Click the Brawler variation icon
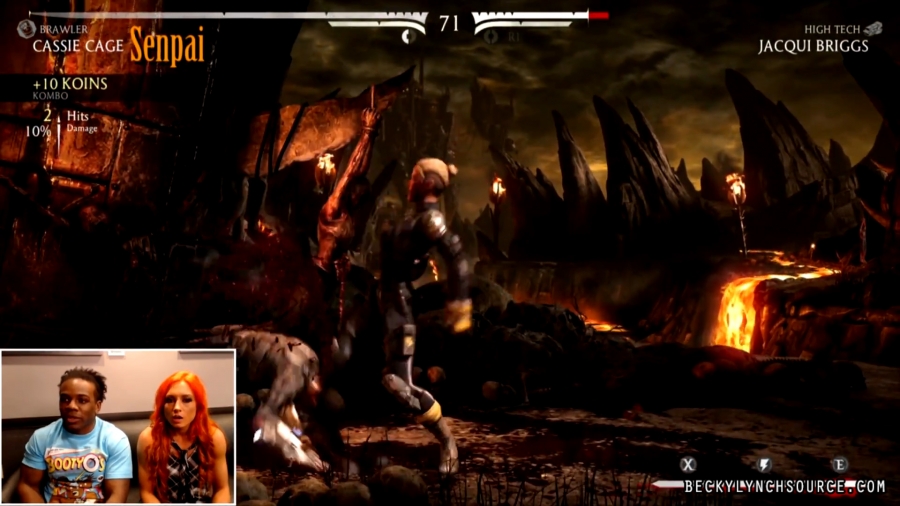 [x=26, y=29]
